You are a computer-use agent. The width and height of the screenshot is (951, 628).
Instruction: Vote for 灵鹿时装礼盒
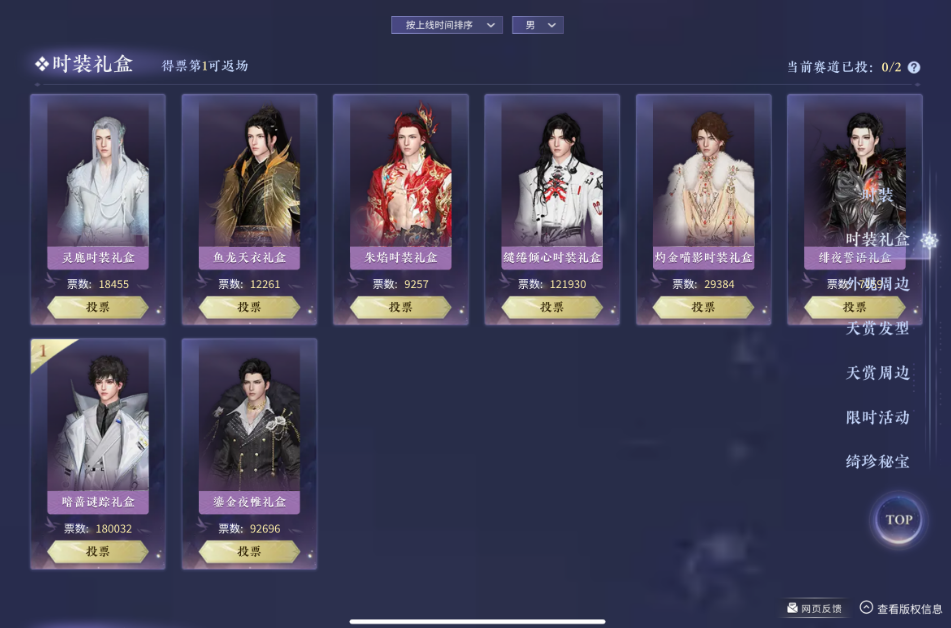tap(98, 307)
